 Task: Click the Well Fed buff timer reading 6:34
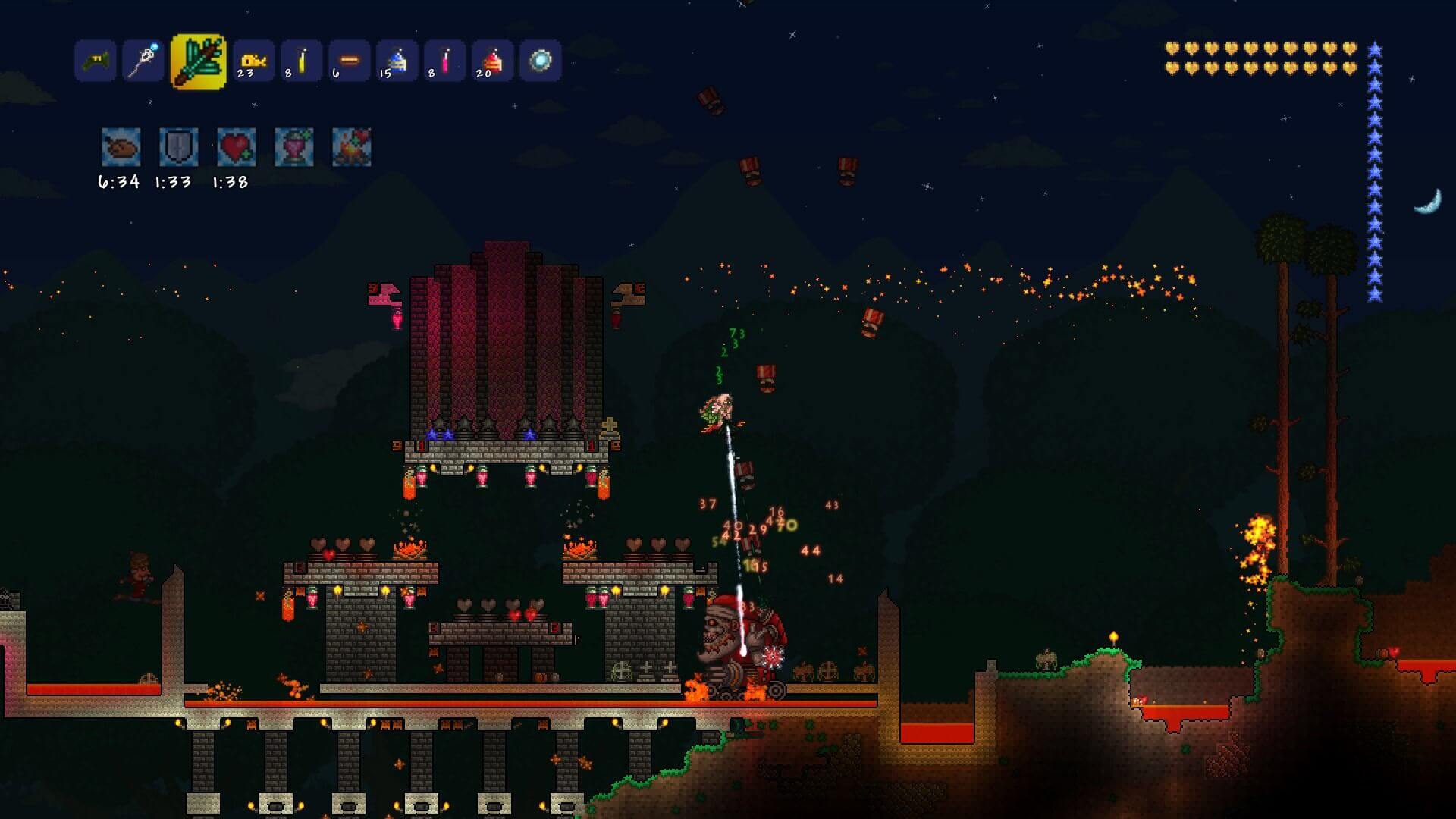[118, 181]
